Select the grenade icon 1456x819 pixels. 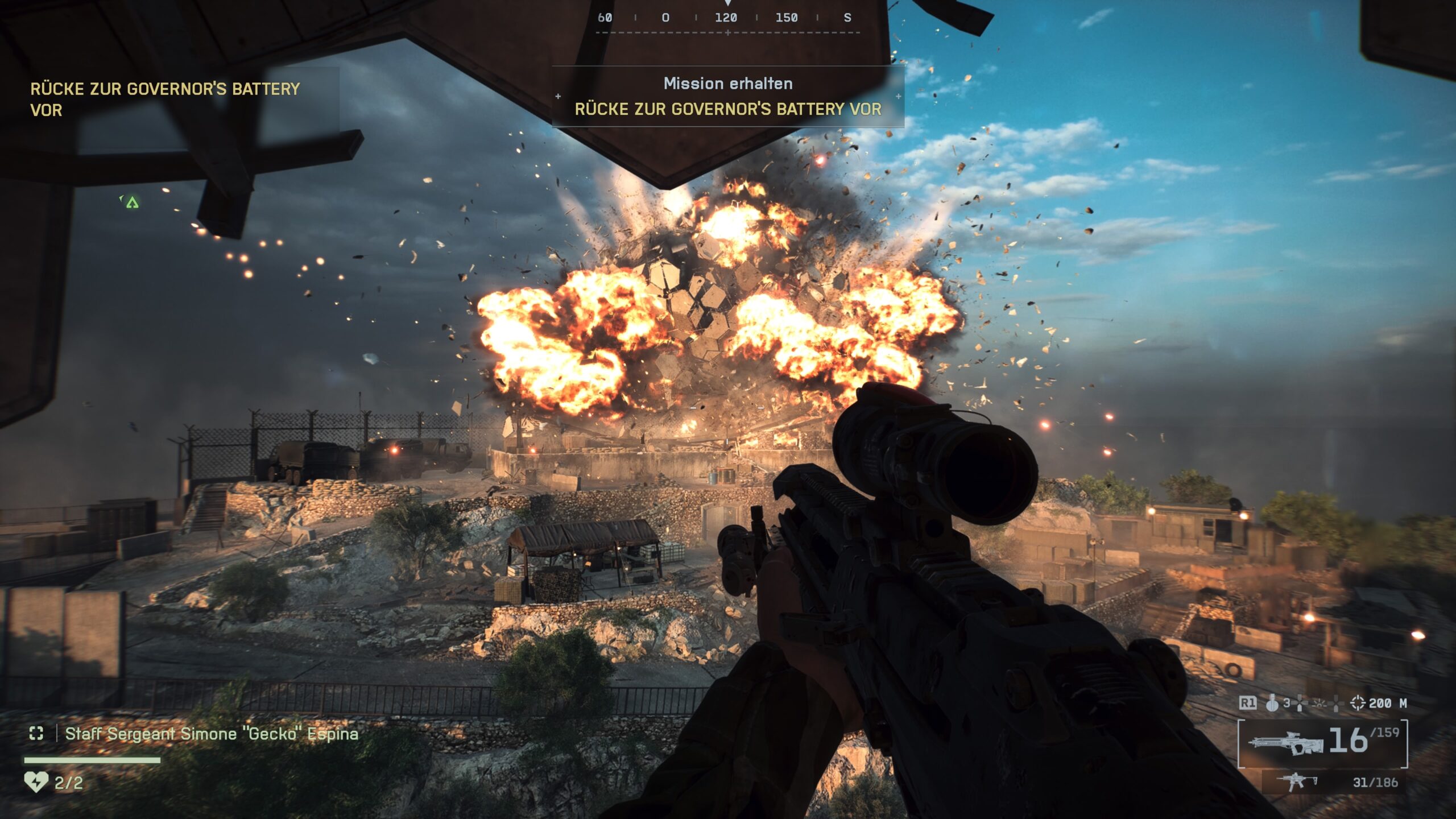[1272, 704]
